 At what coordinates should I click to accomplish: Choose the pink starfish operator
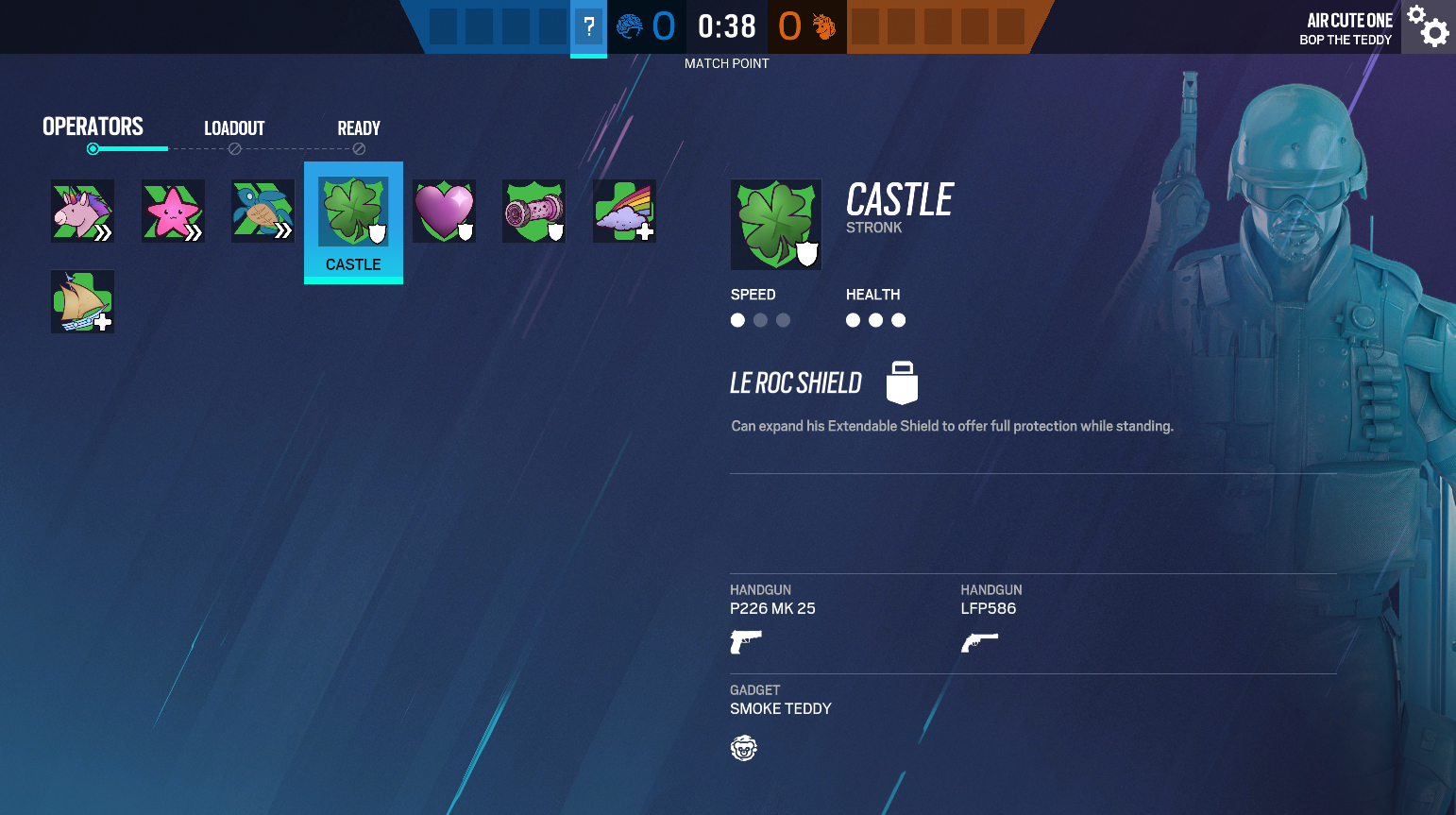point(173,211)
